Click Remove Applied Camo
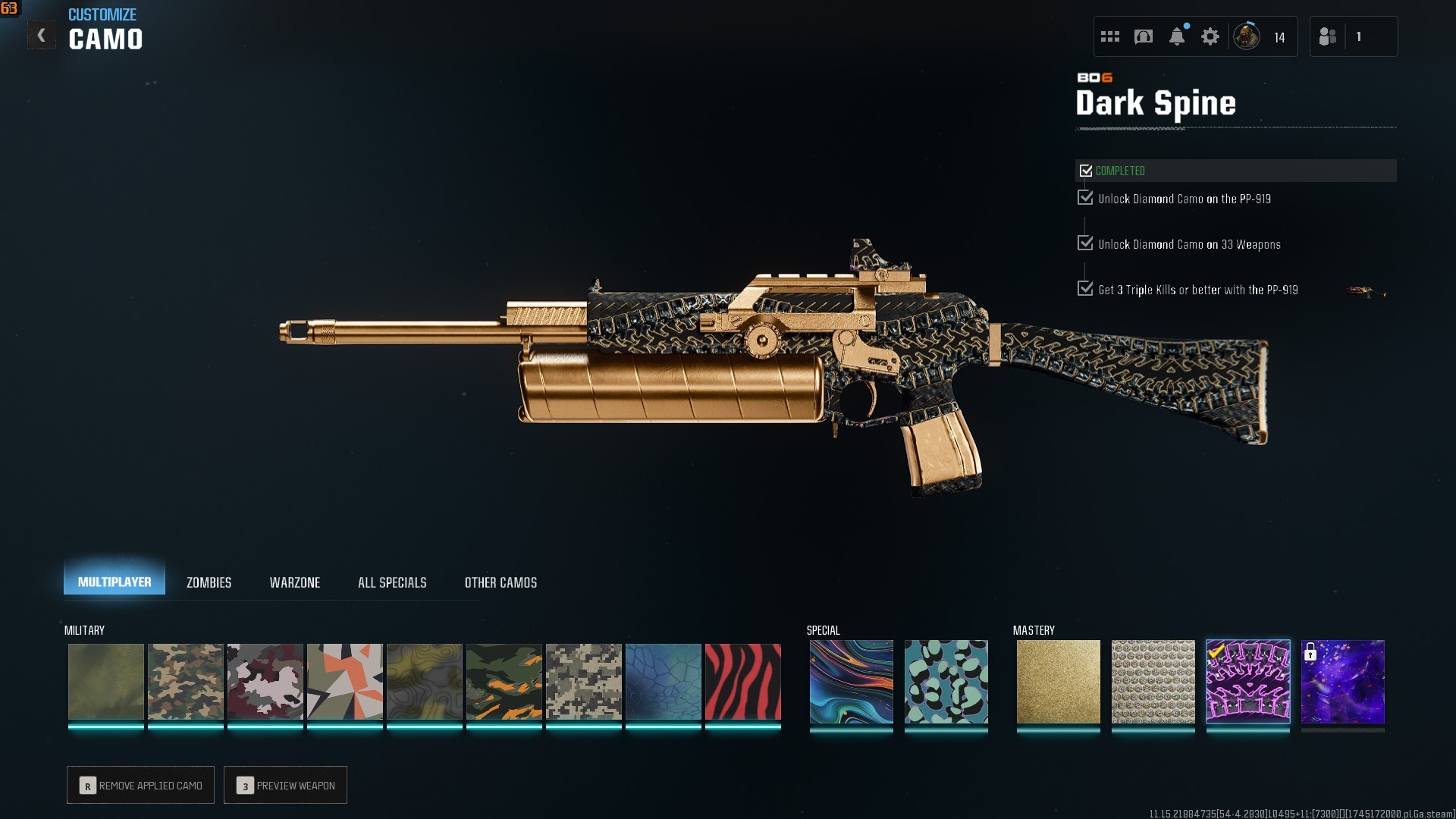The width and height of the screenshot is (1456, 819). click(140, 785)
